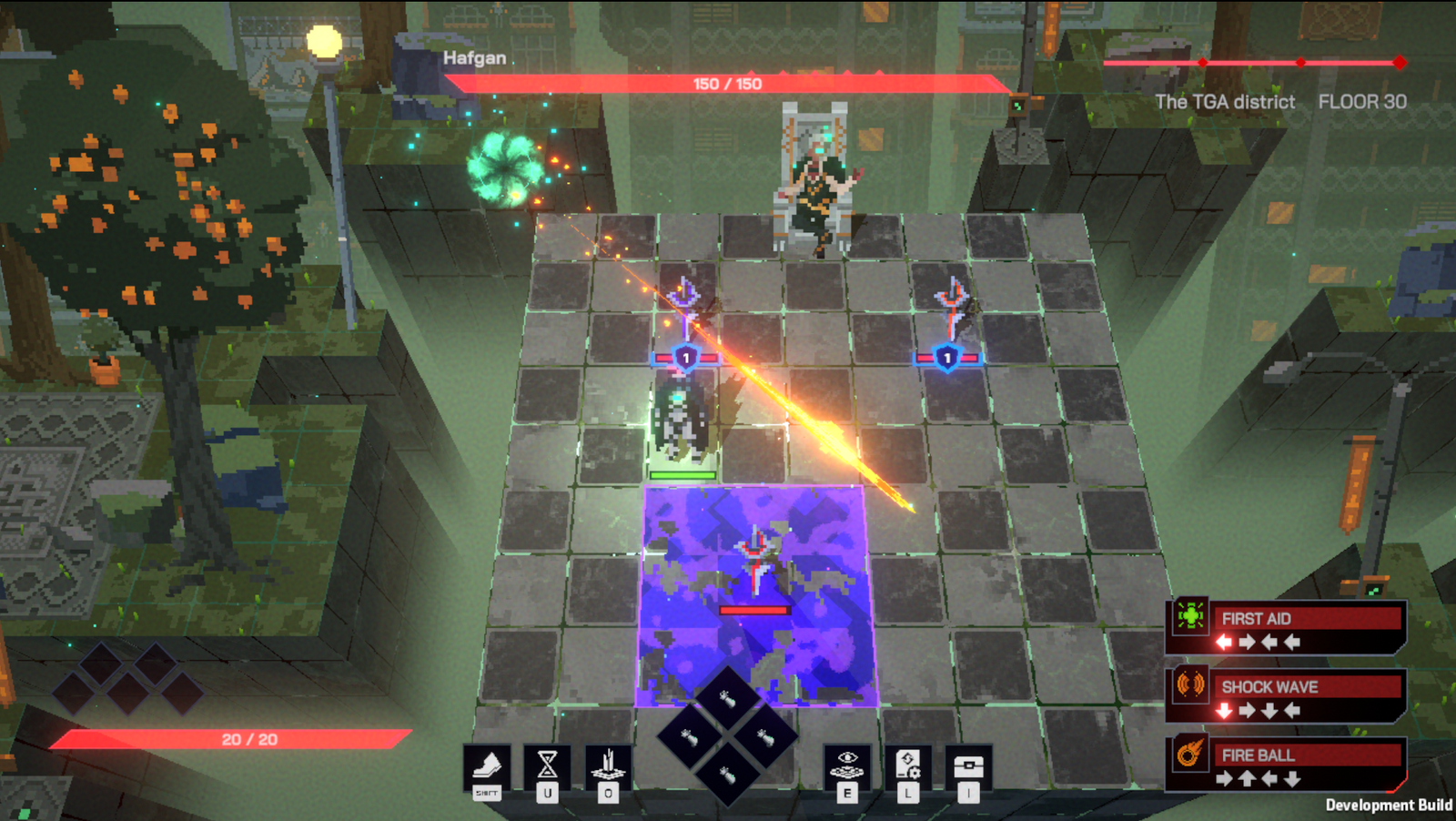Image resolution: width=1456 pixels, height=821 pixels.
Task: Select the hourglass wait icon
Action: tap(547, 766)
